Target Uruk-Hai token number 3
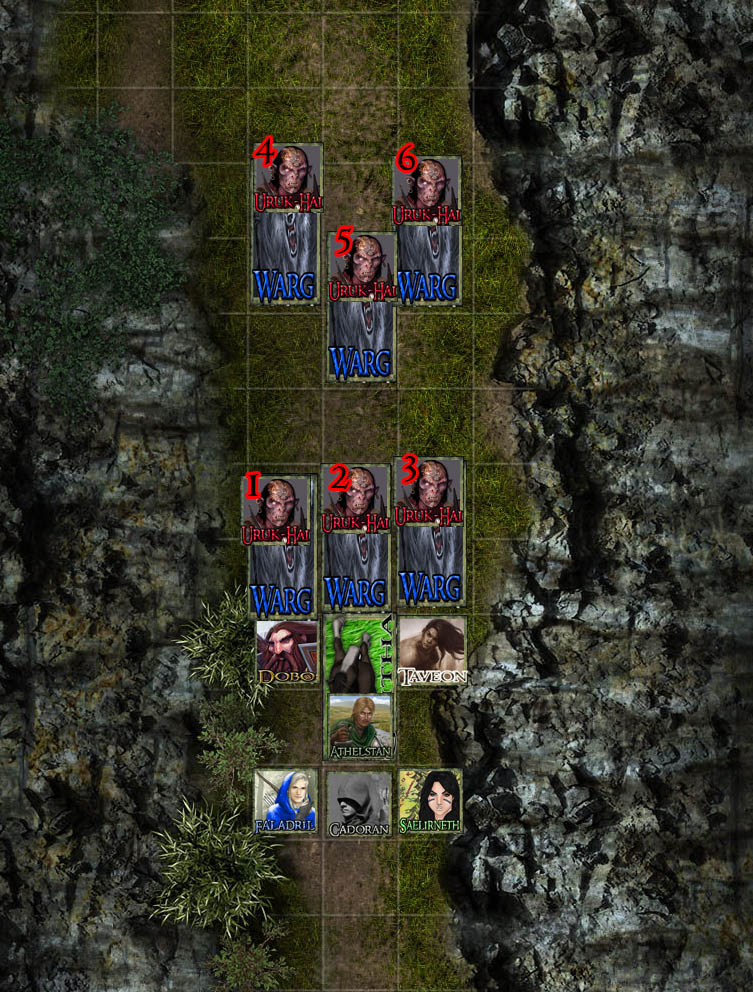Screen dimensions: 753x992 (430, 492)
